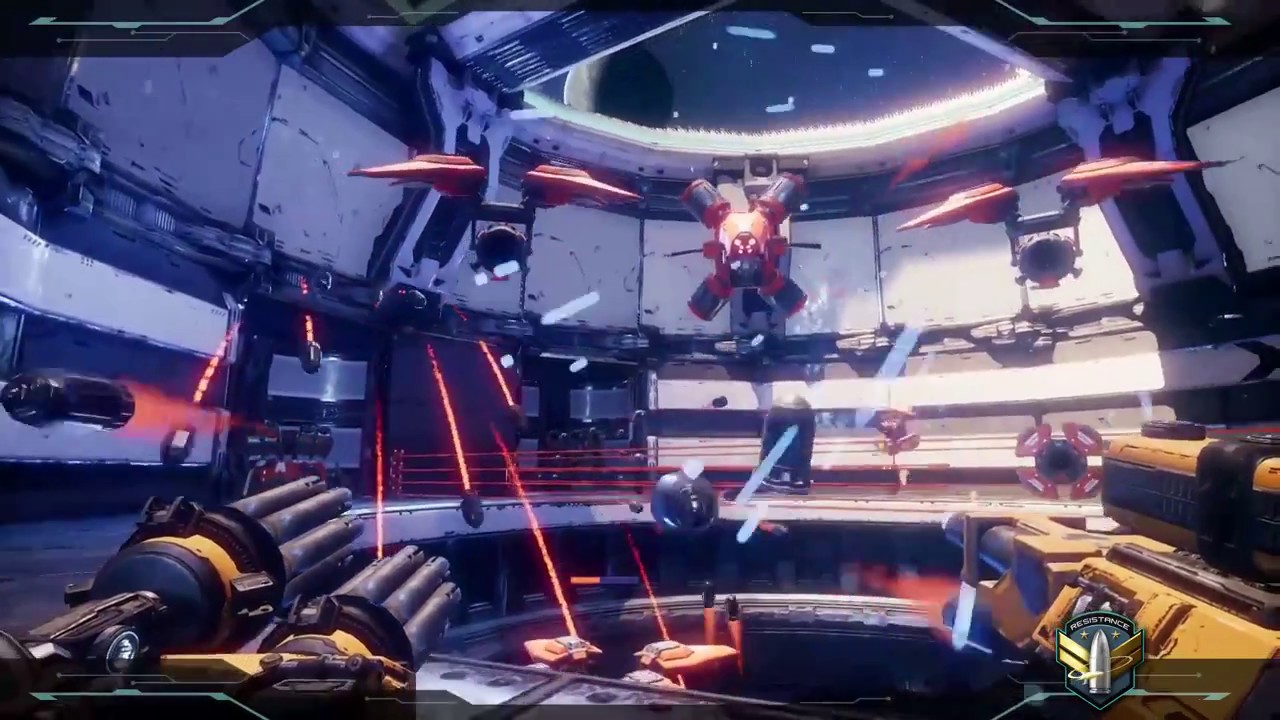Click the gold ring orbiting the bullet emblem
Screen dimensions: 1280x720
pos(1121,660)
